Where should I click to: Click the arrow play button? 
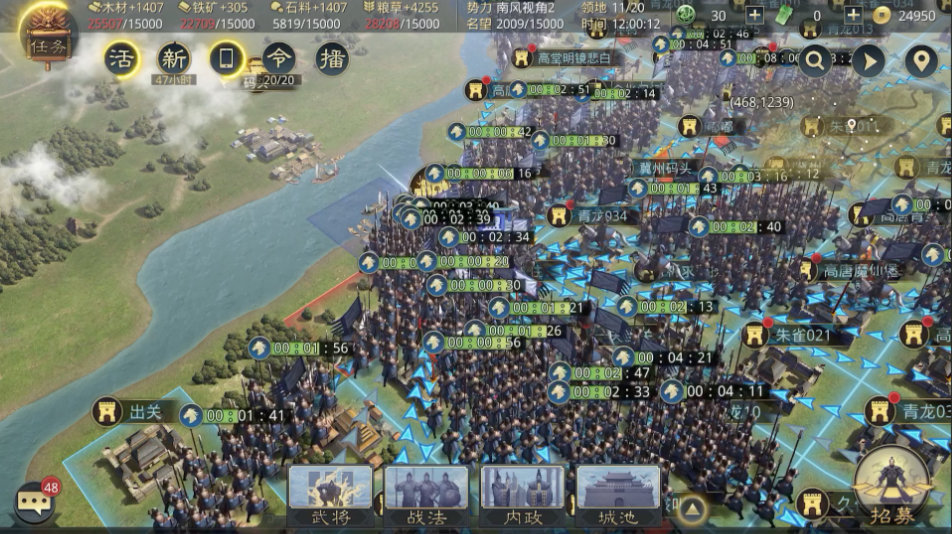(x=868, y=61)
